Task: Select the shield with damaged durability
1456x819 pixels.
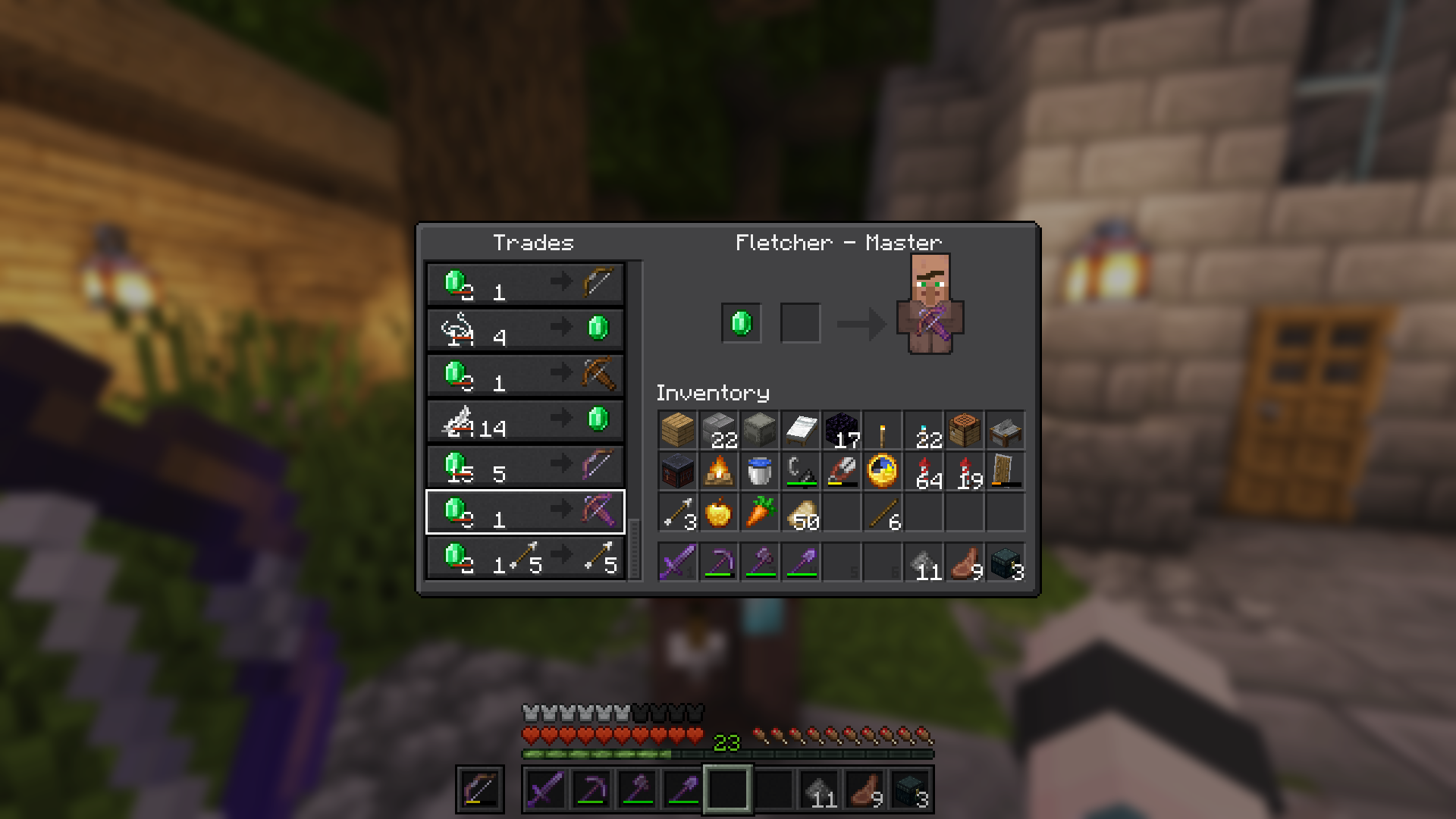Action: 1006,470
